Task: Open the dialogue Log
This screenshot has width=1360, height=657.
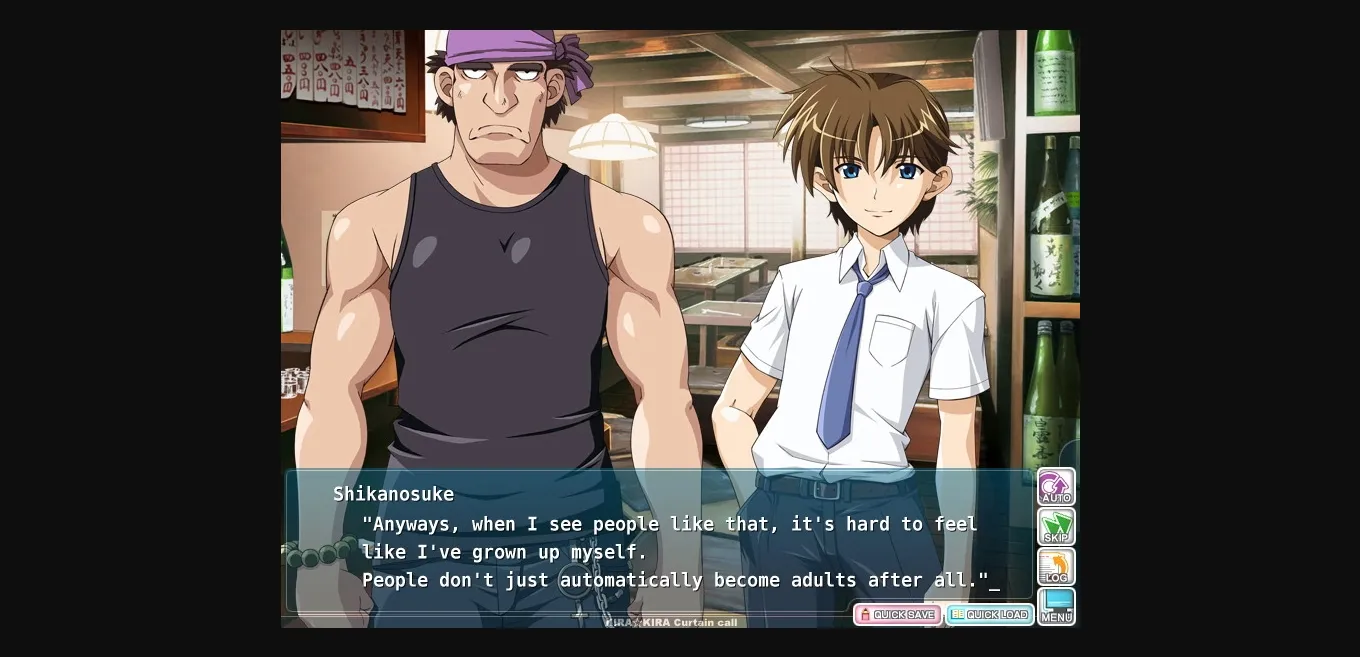Action: pos(1056,567)
